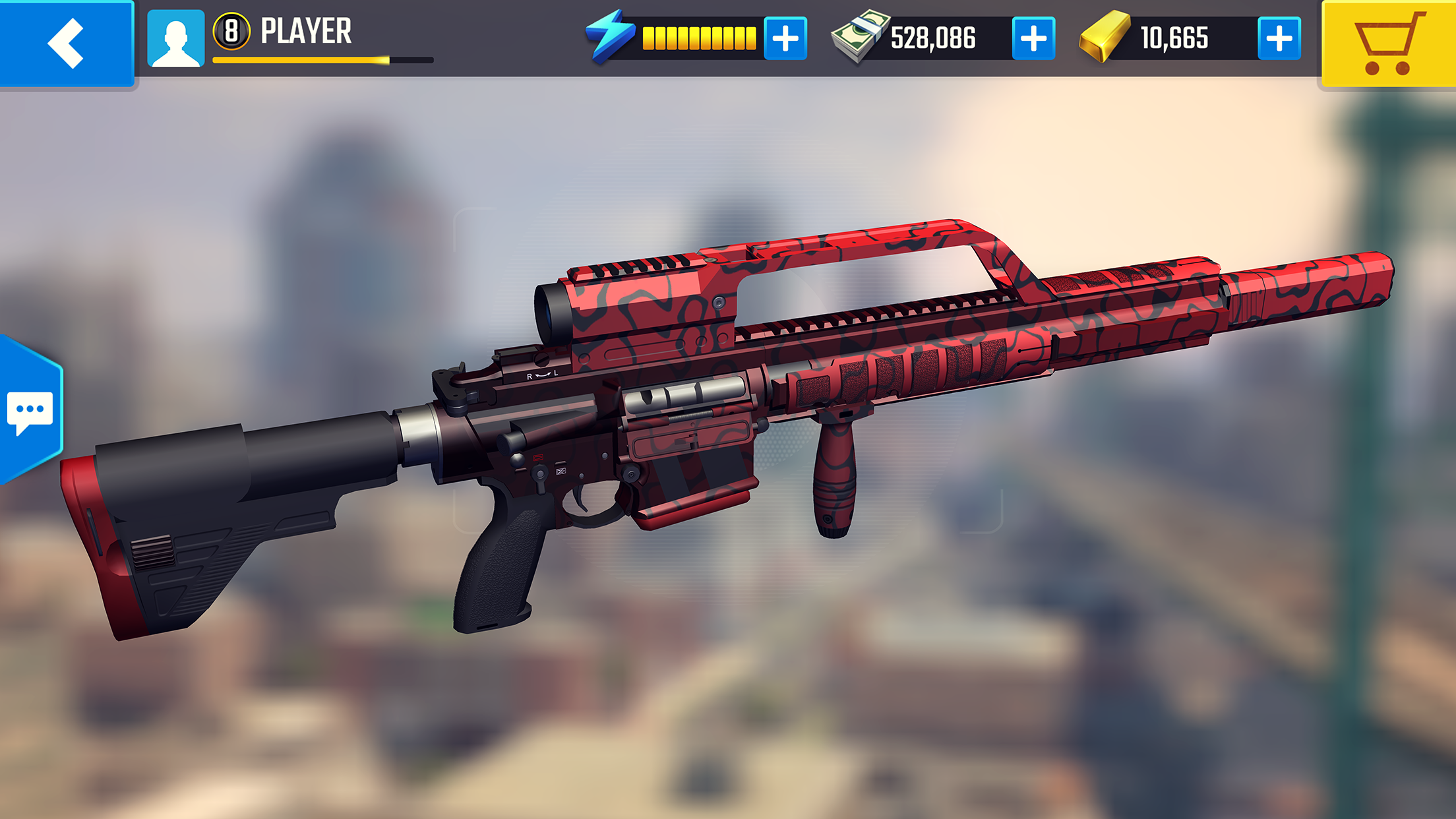Screen dimensions: 1456x819
Task: Select the PLAYER name label
Action: [307, 30]
